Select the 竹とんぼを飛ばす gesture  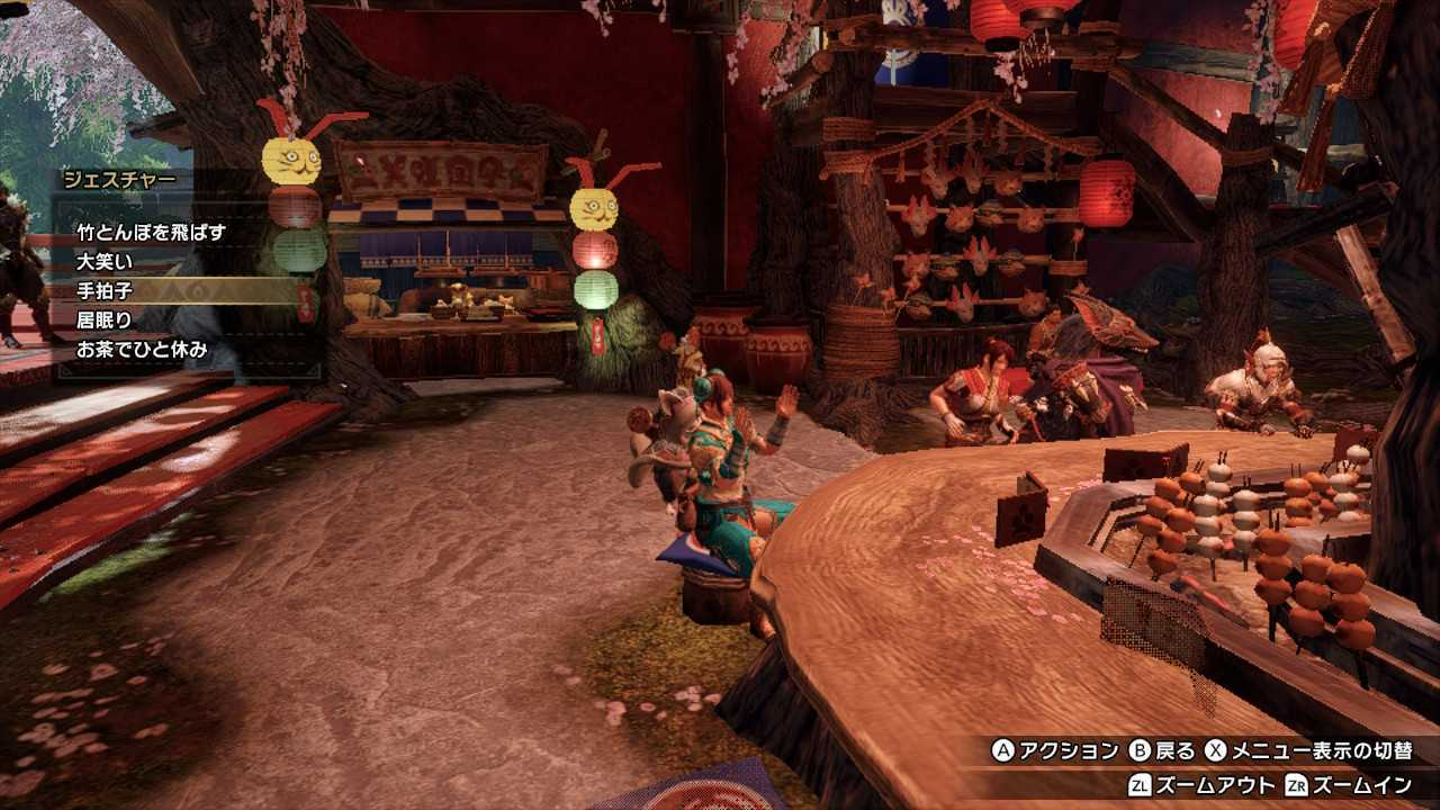[152, 233]
